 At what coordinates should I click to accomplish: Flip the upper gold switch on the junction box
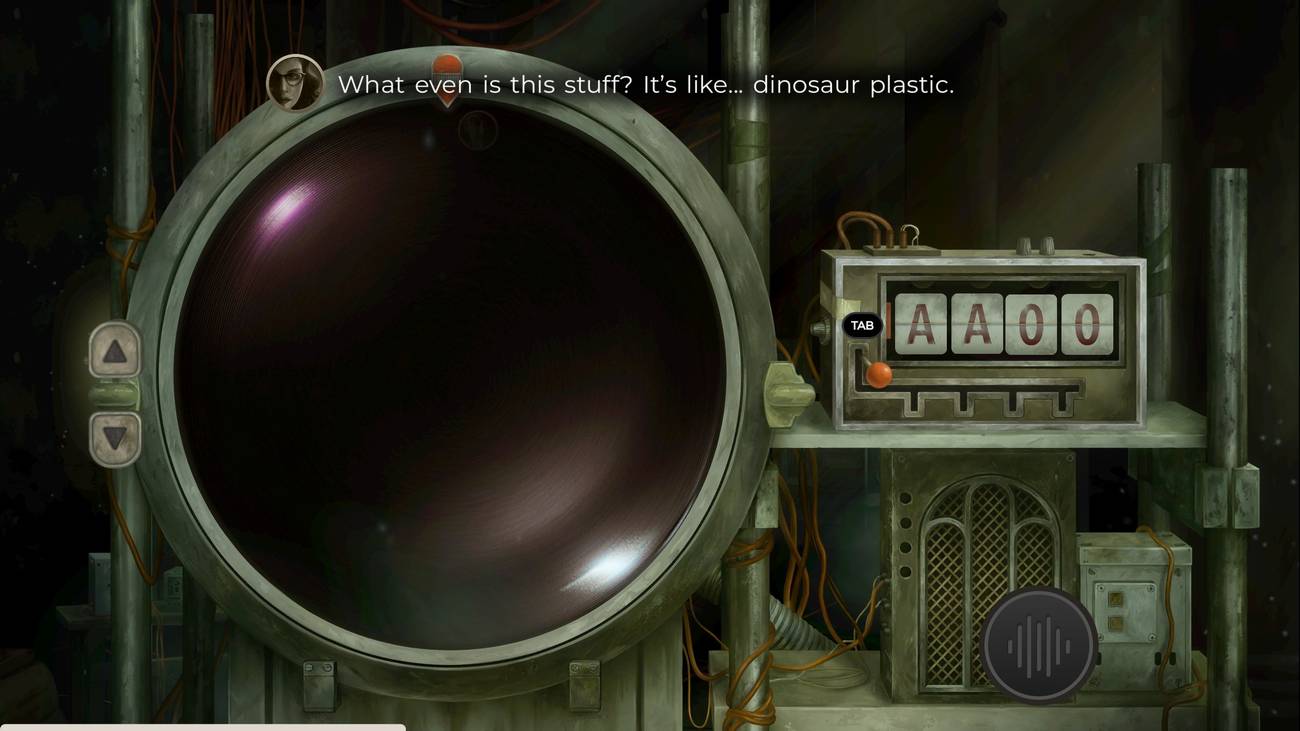(1116, 599)
